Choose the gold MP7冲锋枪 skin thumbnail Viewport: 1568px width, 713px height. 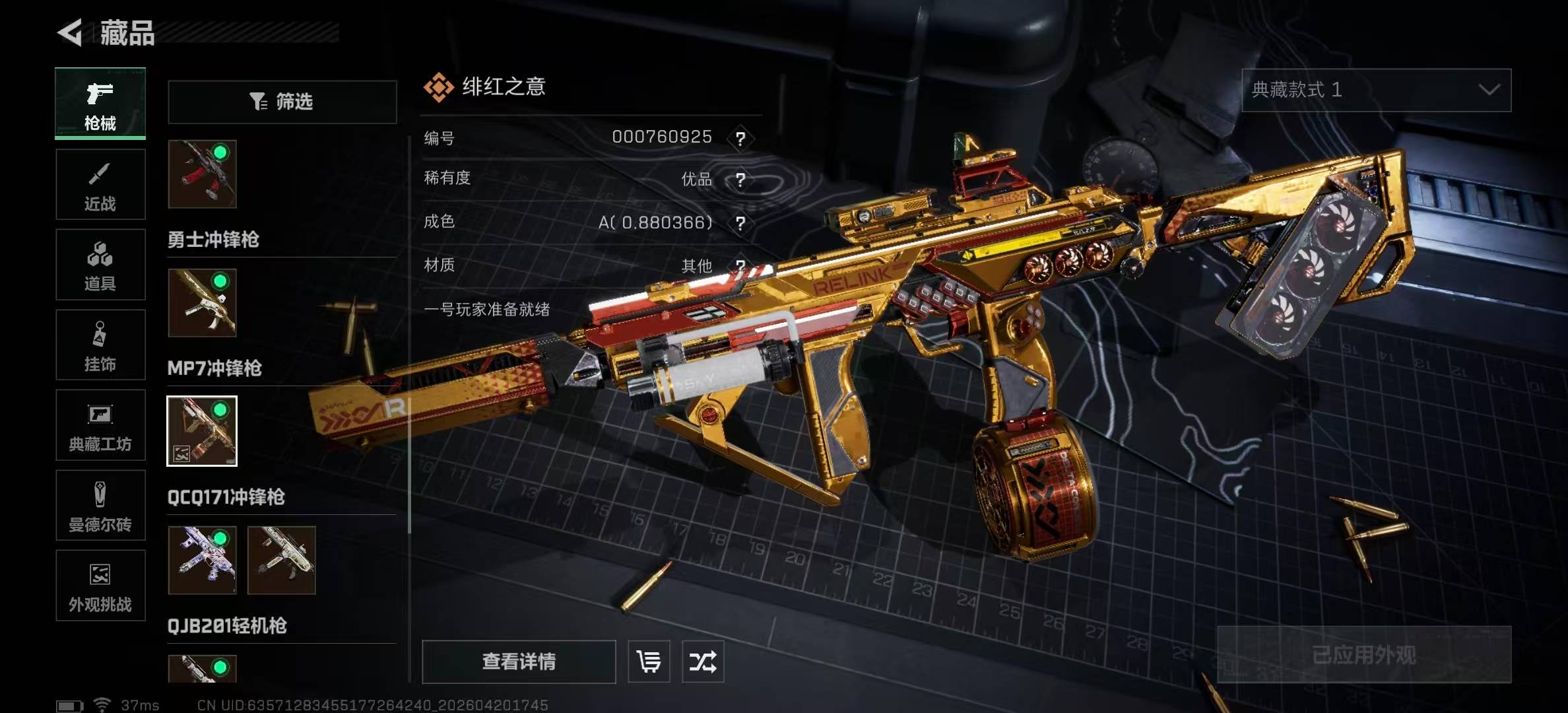[x=202, y=303]
